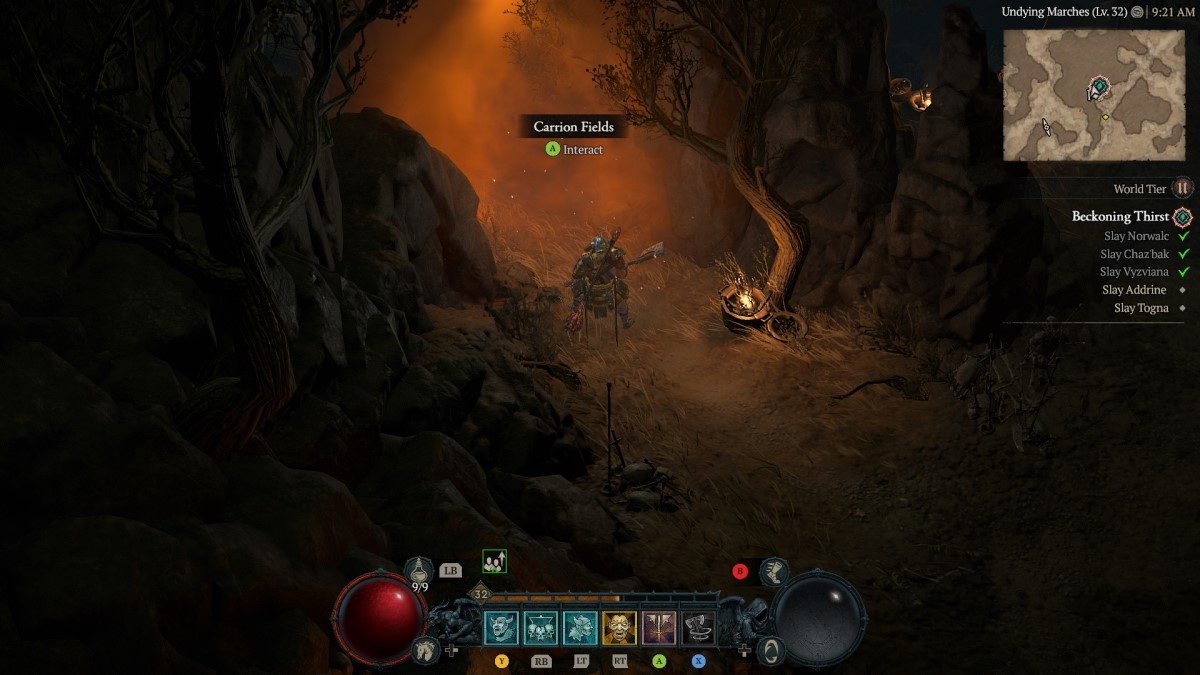Activate the winged helmet warrior skill

[580, 628]
